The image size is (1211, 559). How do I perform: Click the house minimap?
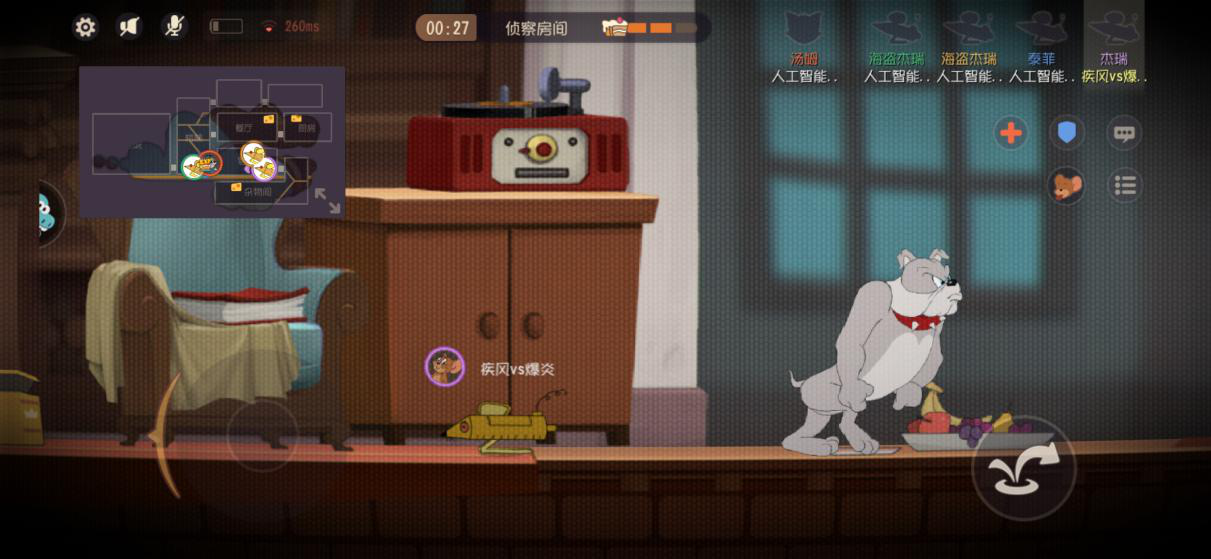pyautogui.click(x=212, y=141)
